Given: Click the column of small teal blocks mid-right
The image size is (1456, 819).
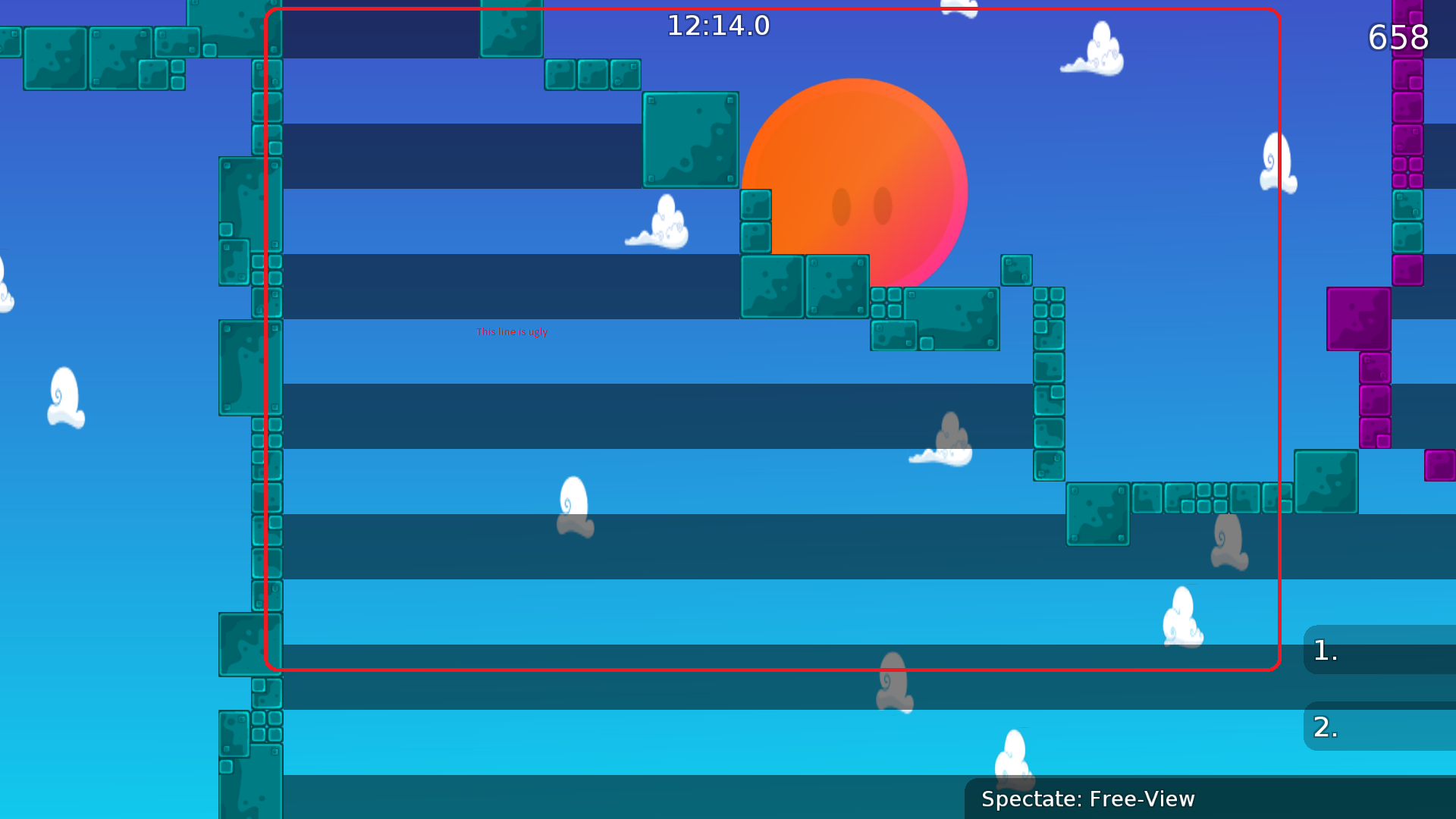Looking at the screenshot, I should click(x=1049, y=379).
